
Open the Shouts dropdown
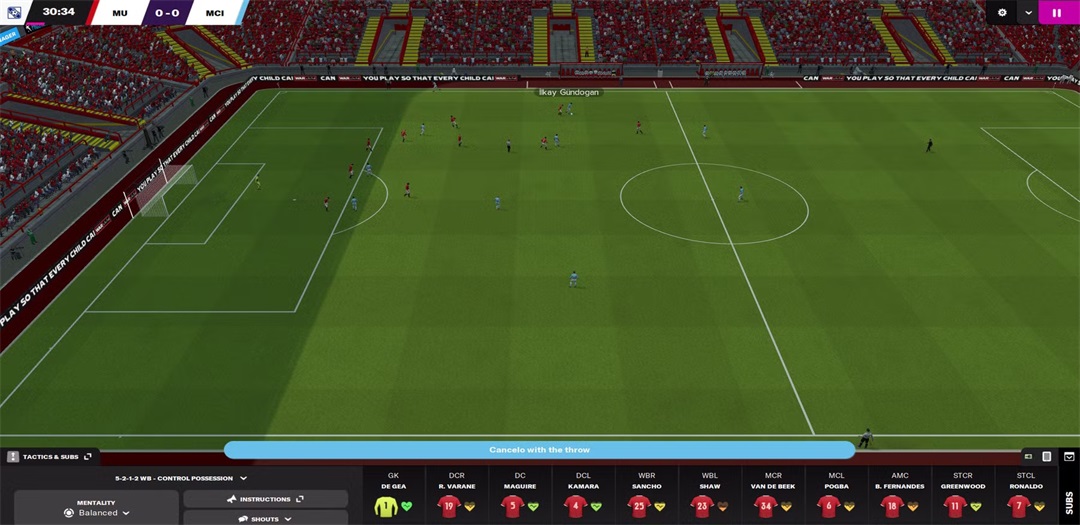(x=265, y=519)
